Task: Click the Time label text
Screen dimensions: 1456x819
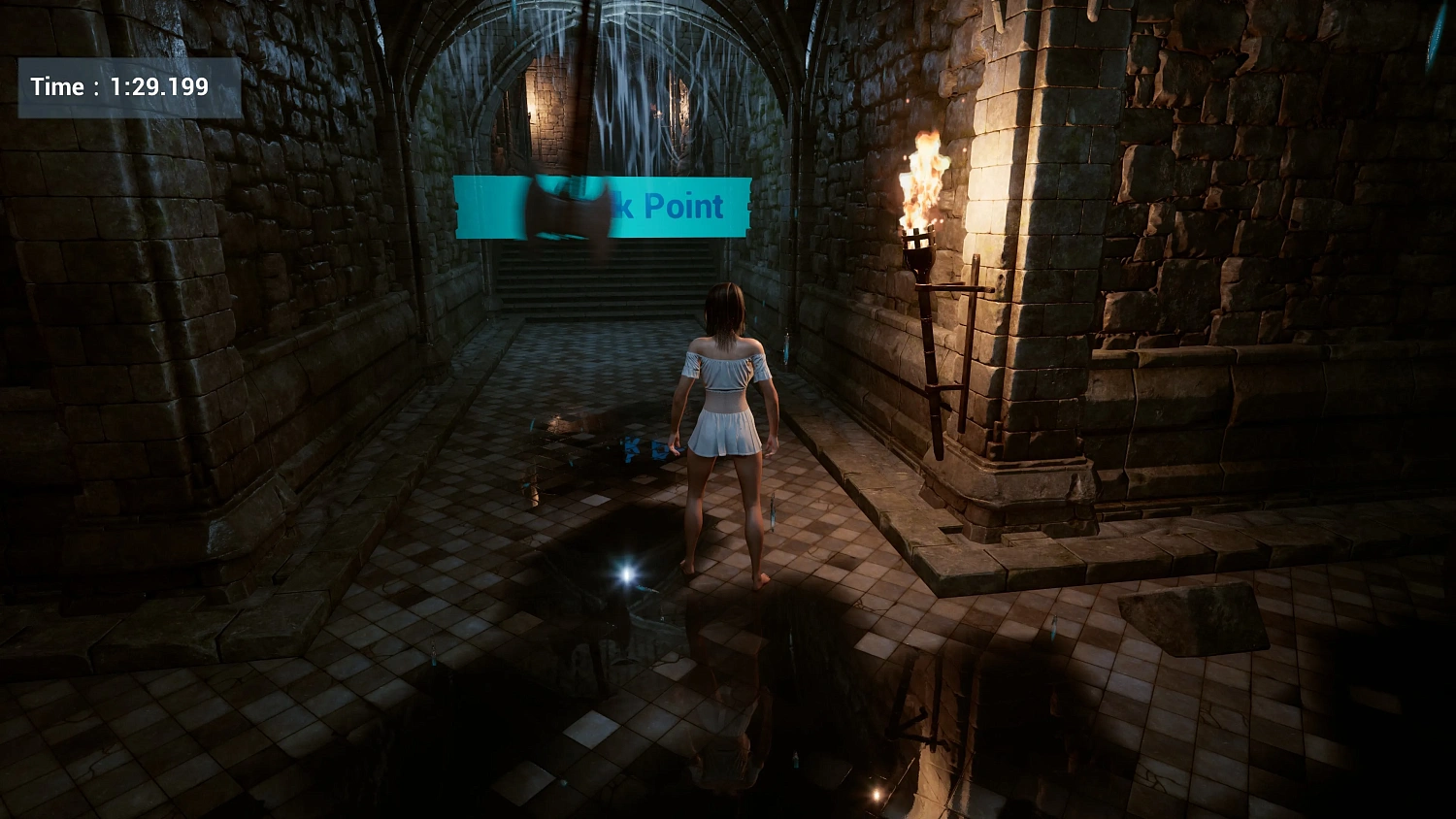Action: (58, 86)
